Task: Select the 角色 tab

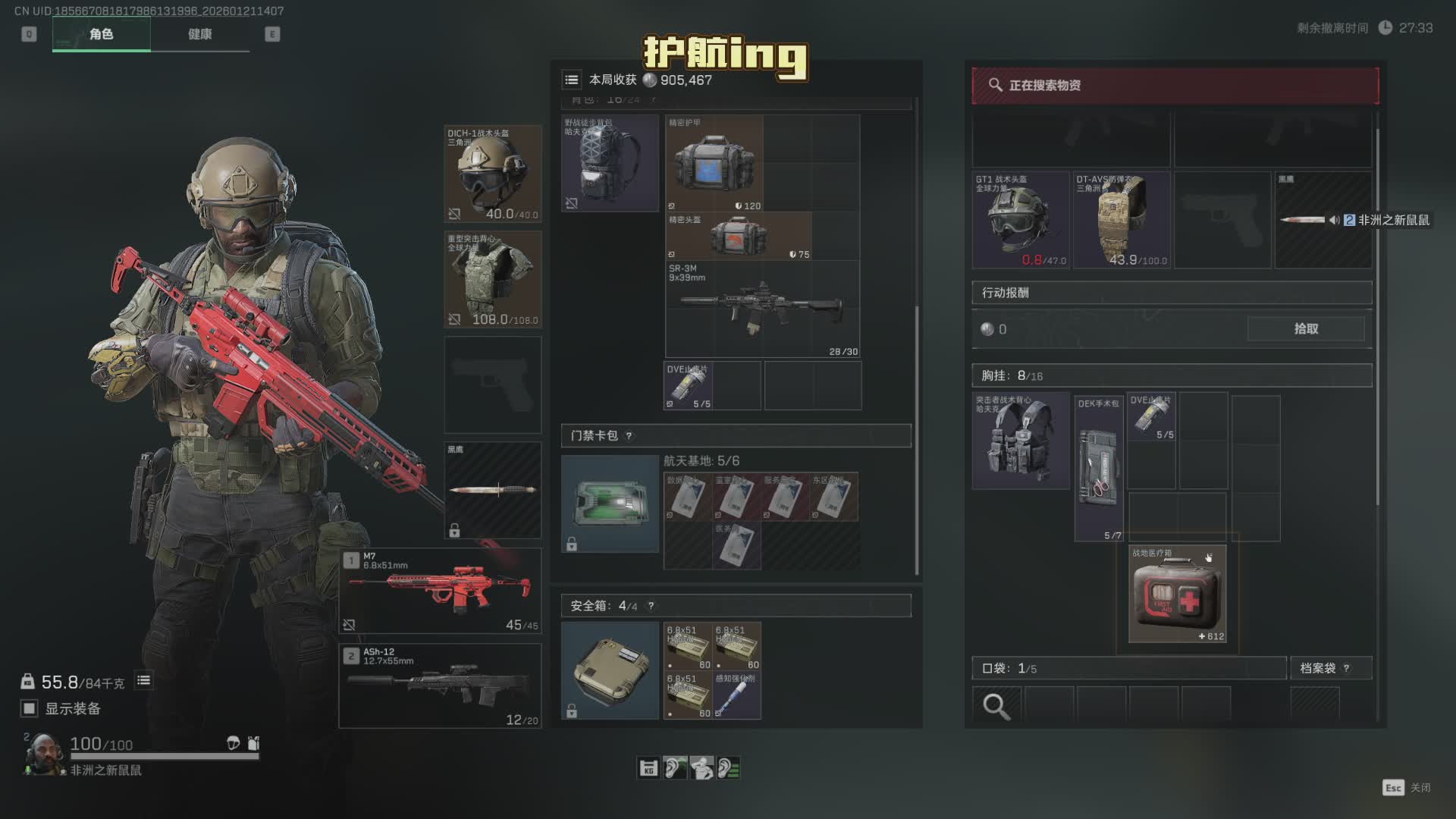Action: click(101, 34)
